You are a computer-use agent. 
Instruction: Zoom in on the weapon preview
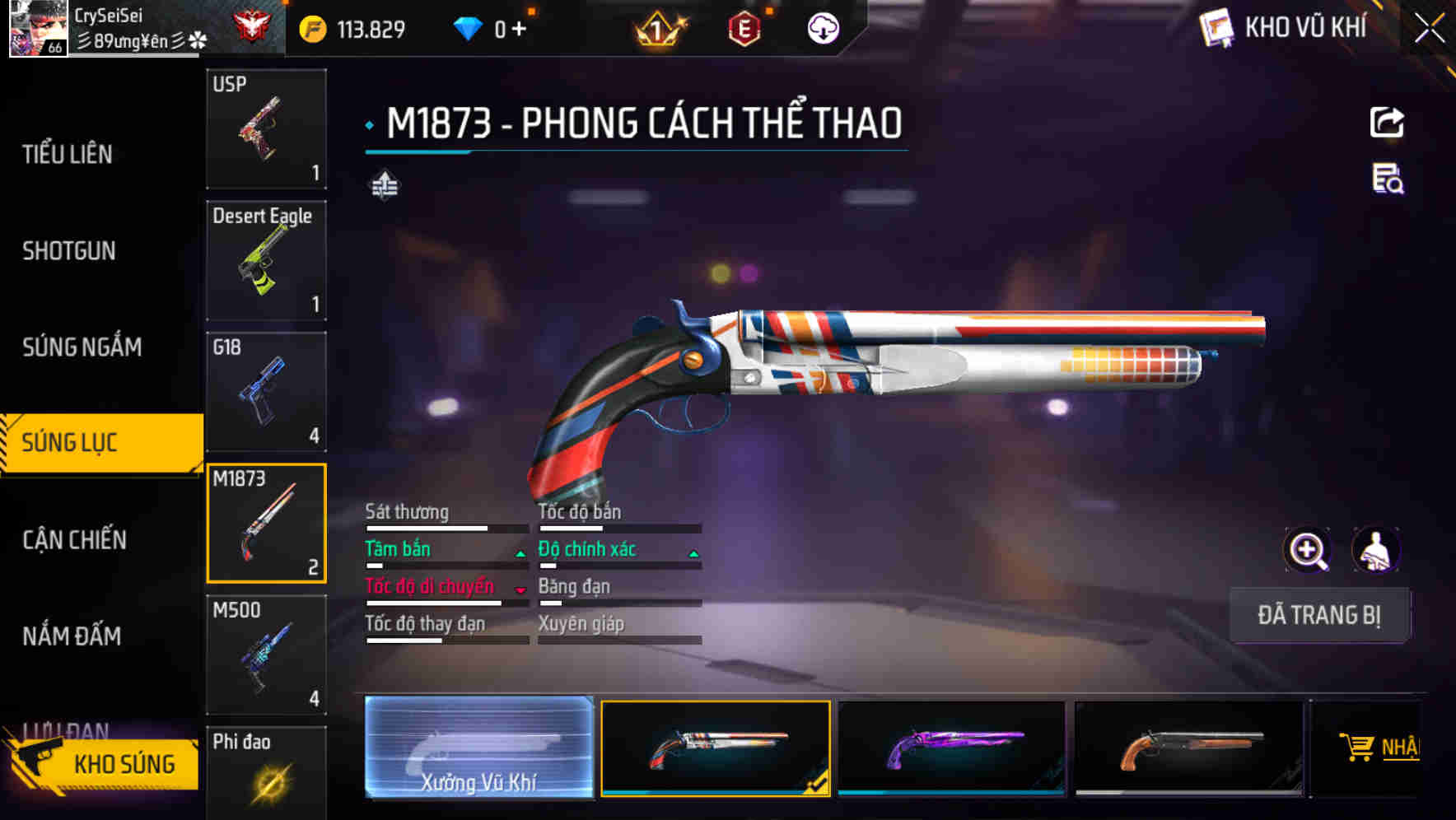point(1307,550)
